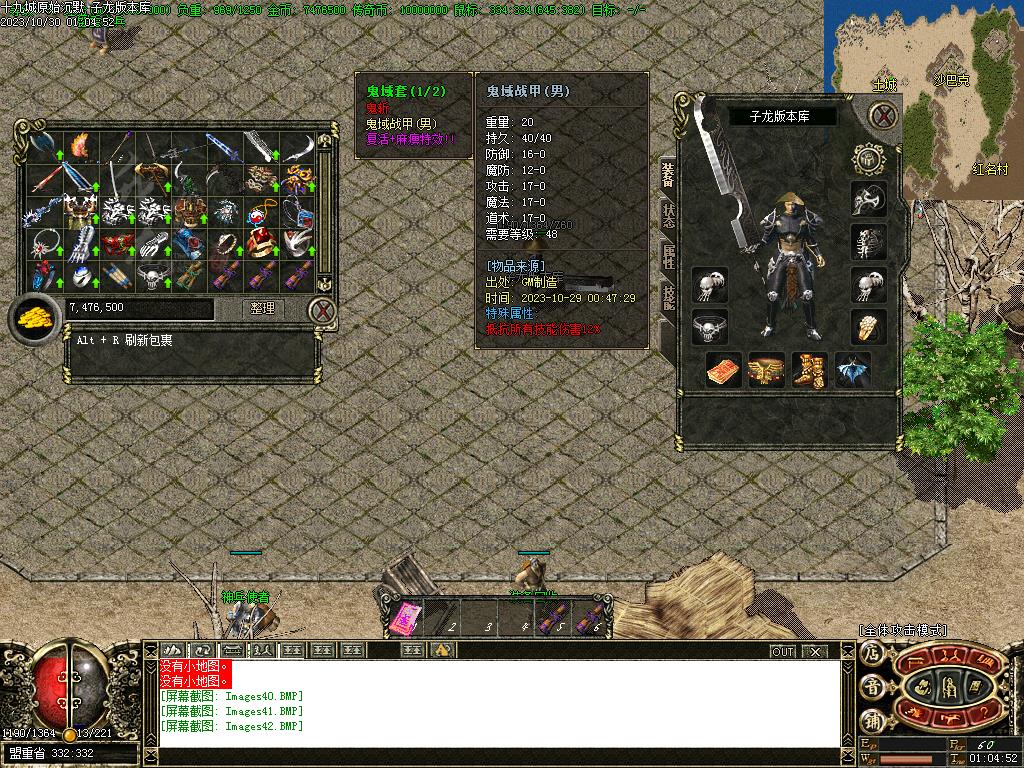Click the OUT button above the chat box
1024x768 pixels.
click(x=783, y=651)
